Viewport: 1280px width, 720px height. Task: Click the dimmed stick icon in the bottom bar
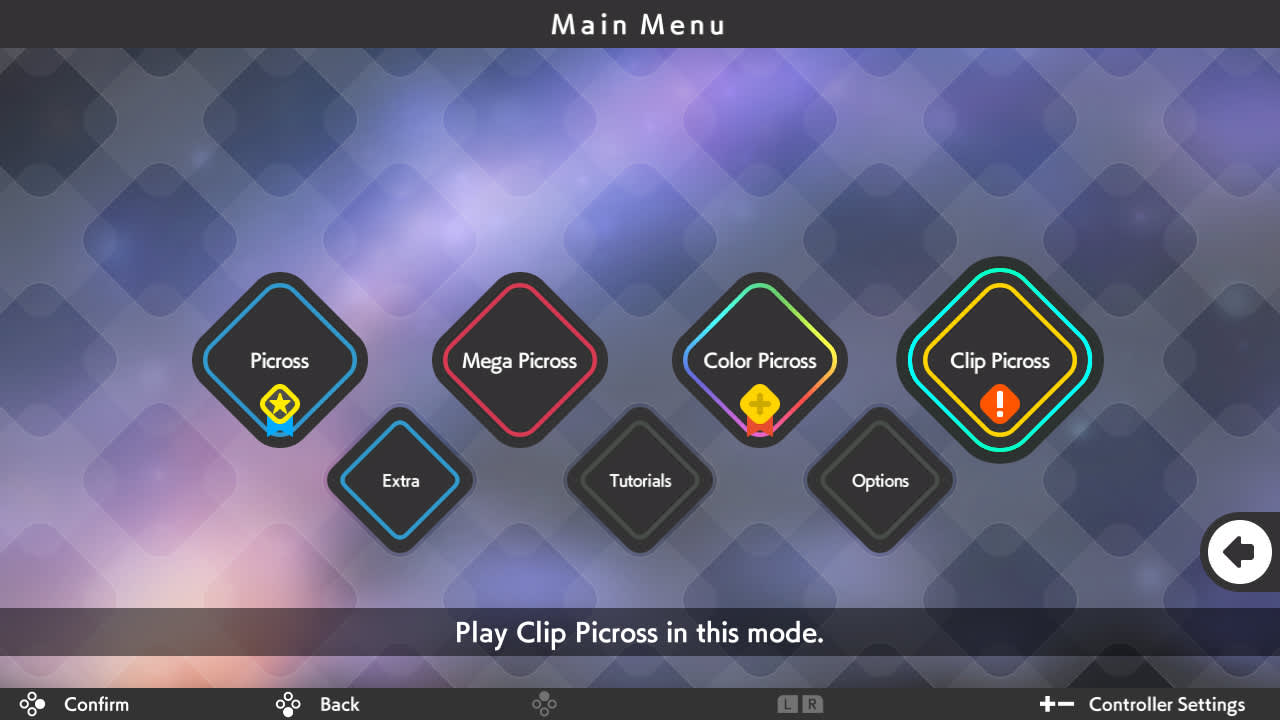[x=545, y=704]
